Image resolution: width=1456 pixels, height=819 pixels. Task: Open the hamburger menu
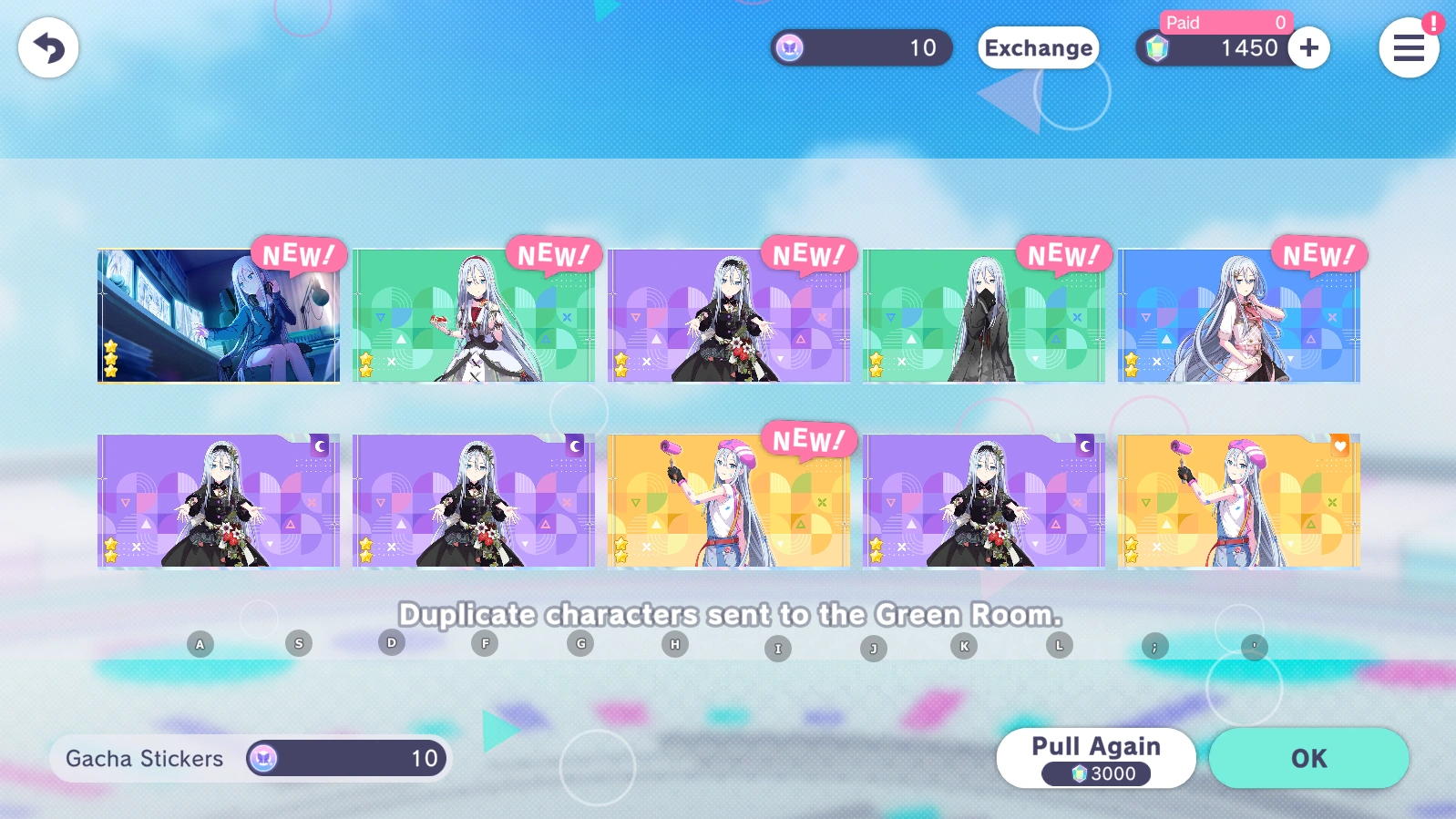pos(1409,48)
